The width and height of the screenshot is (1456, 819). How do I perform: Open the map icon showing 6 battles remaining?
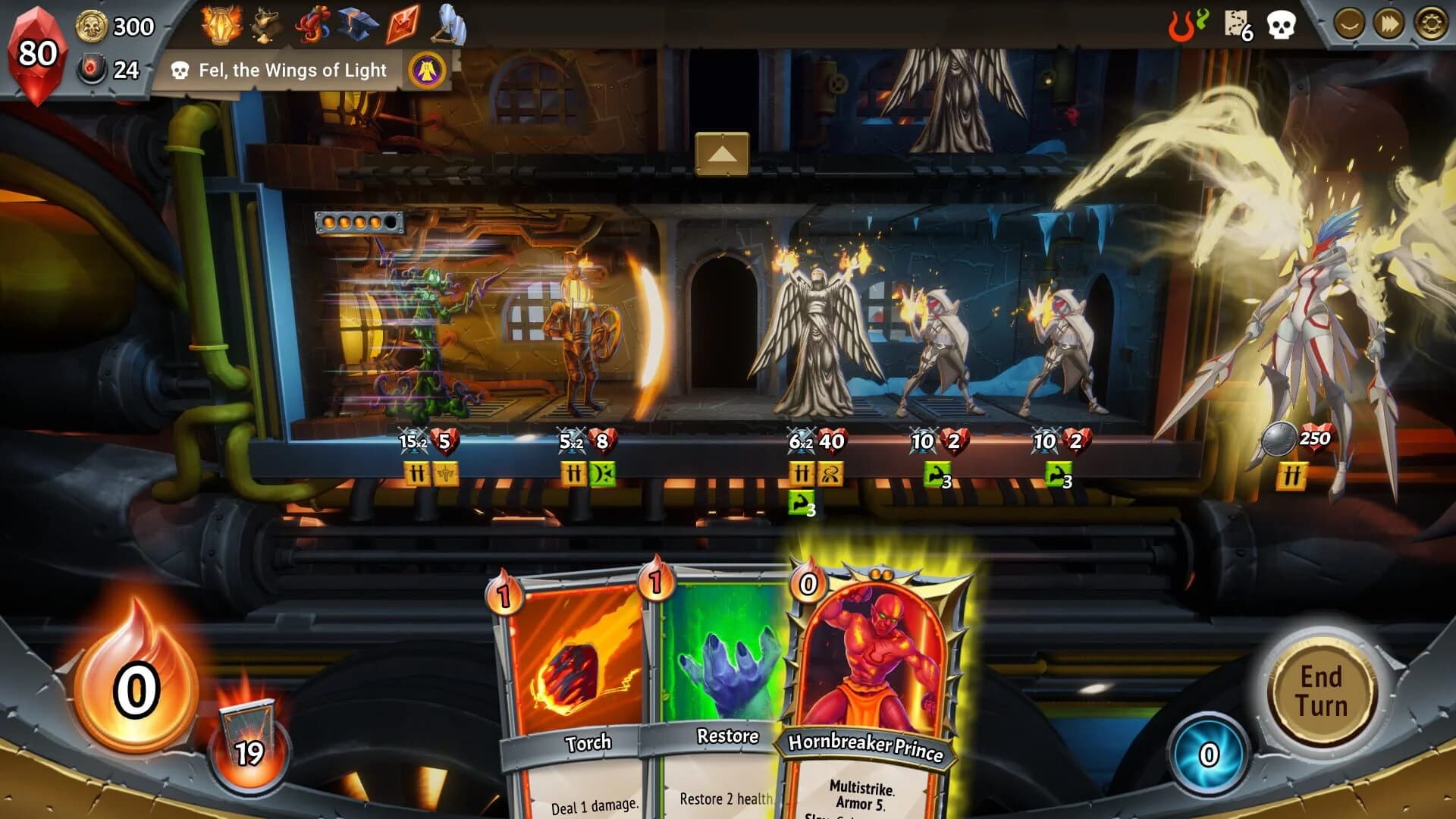click(1236, 23)
